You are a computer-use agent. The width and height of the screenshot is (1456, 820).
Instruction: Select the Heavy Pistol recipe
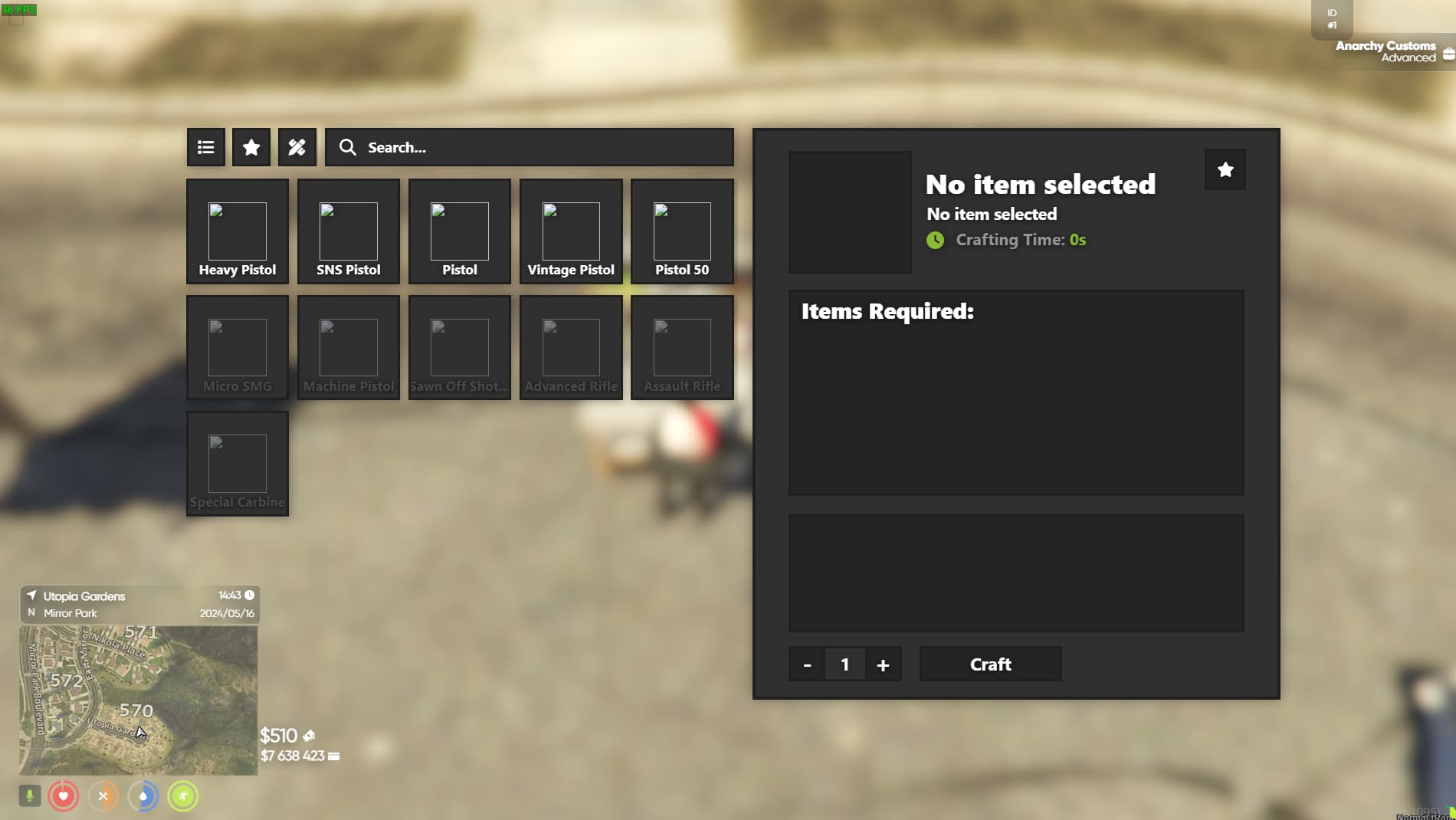(237, 231)
